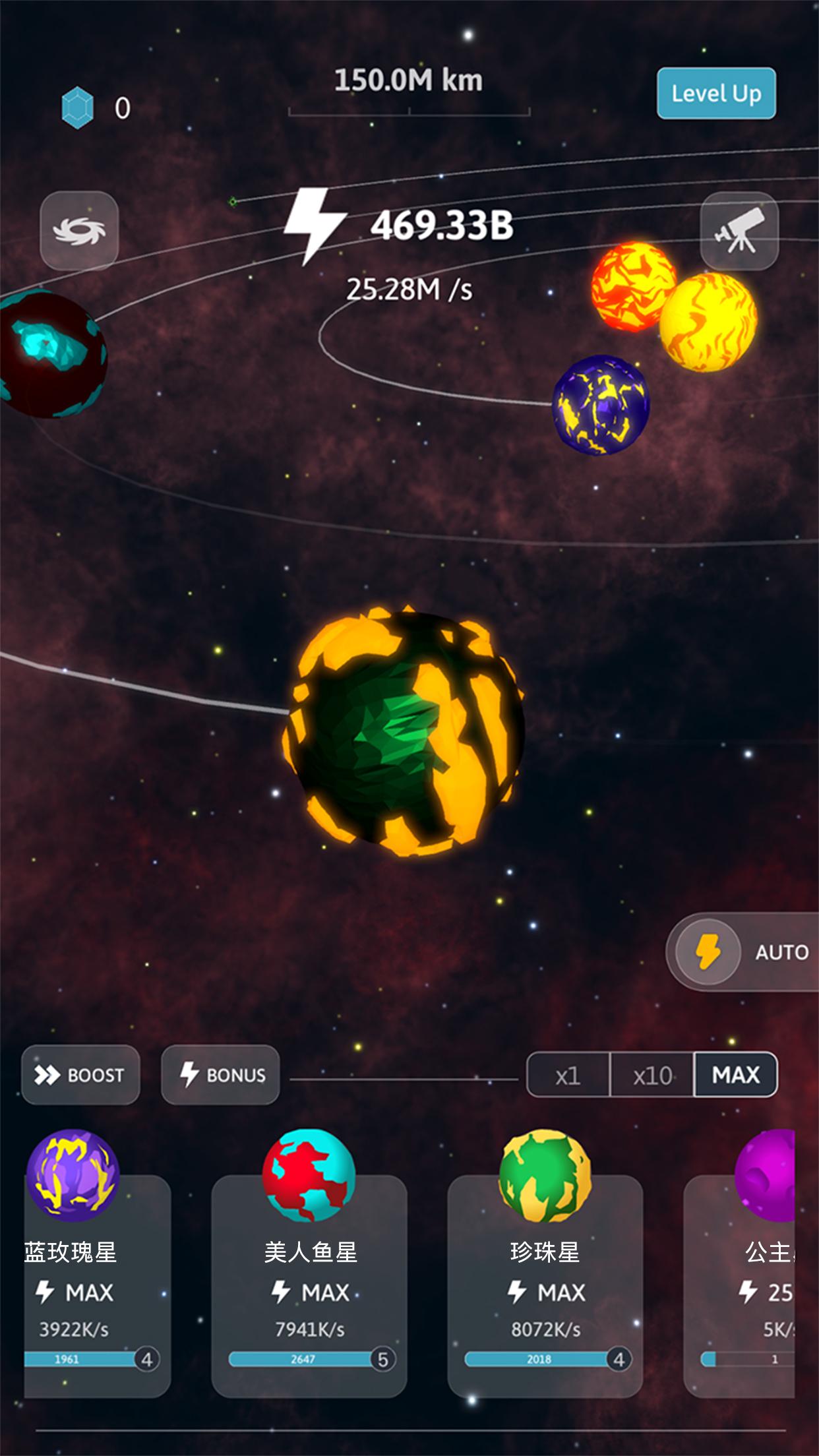
Task: Click the blue gem currency icon
Action: coord(78,107)
